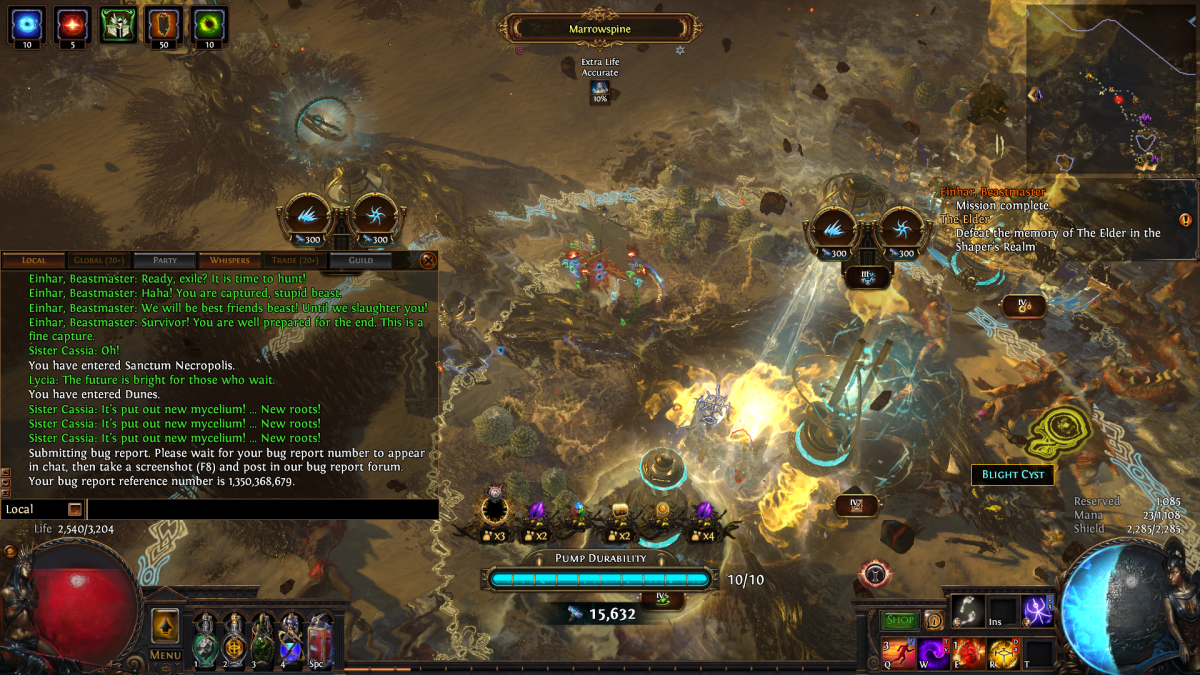Open the Global chat tab
Image resolution: width=1200 pixels, height=675 pixels.
[98, 260]
